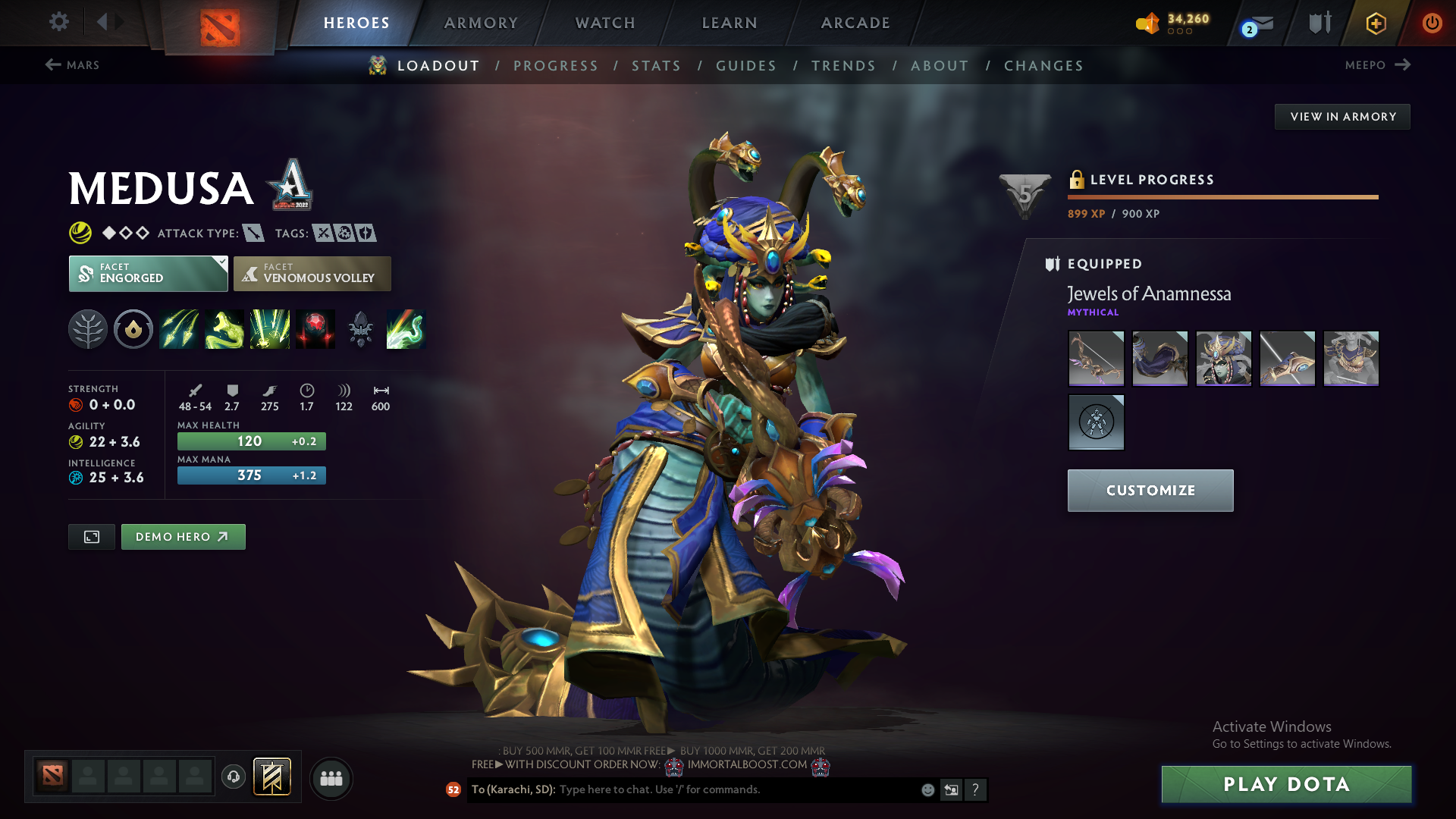Image resolution: width=1456 pixels, height=819 pixels.
Task: Switch to the STATS tab
Action: click(x=656, y=66)
